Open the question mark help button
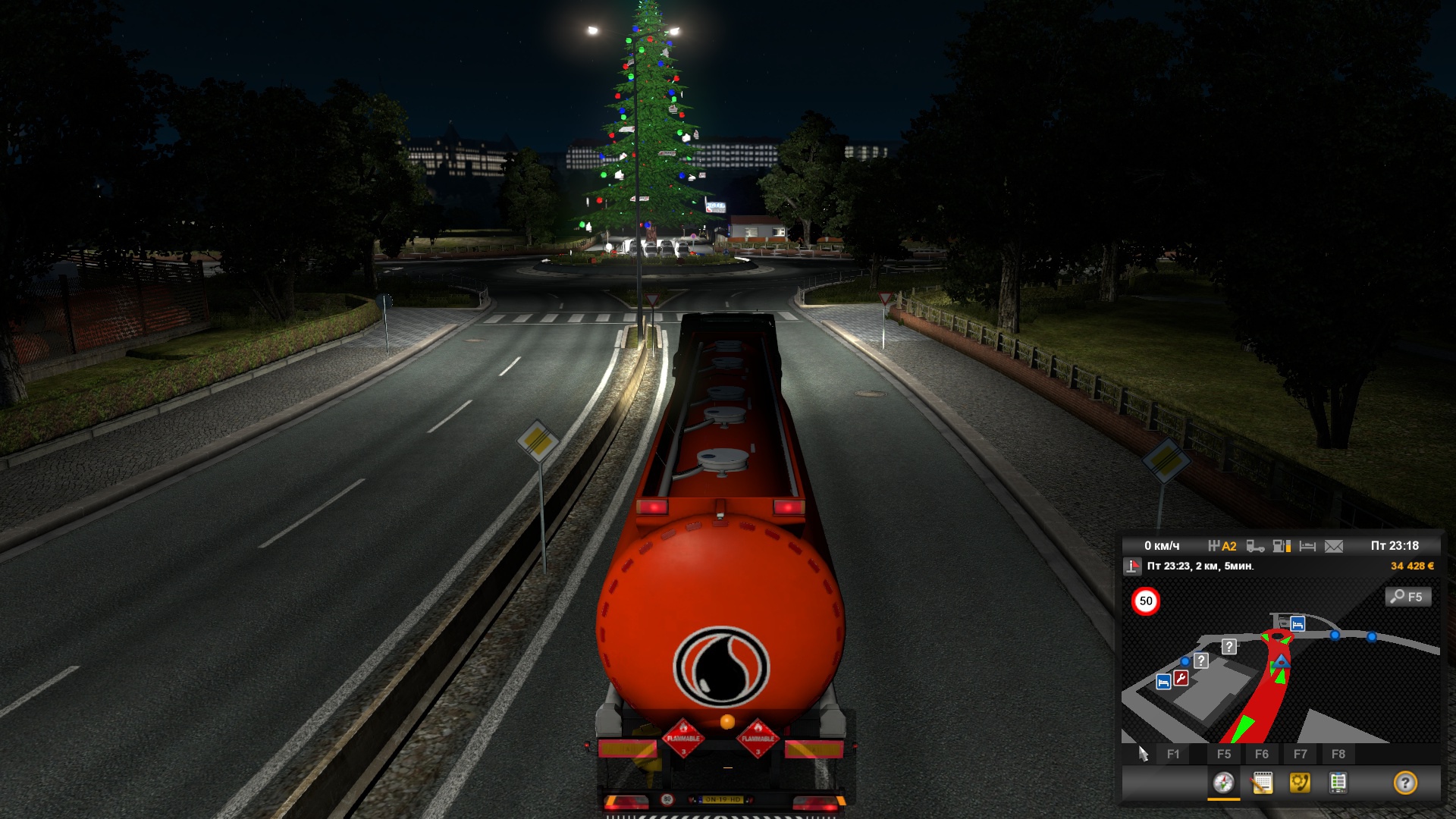The height and width of the screenshot is (819, 1456). pyautogui.click(x=1404, y=783)
